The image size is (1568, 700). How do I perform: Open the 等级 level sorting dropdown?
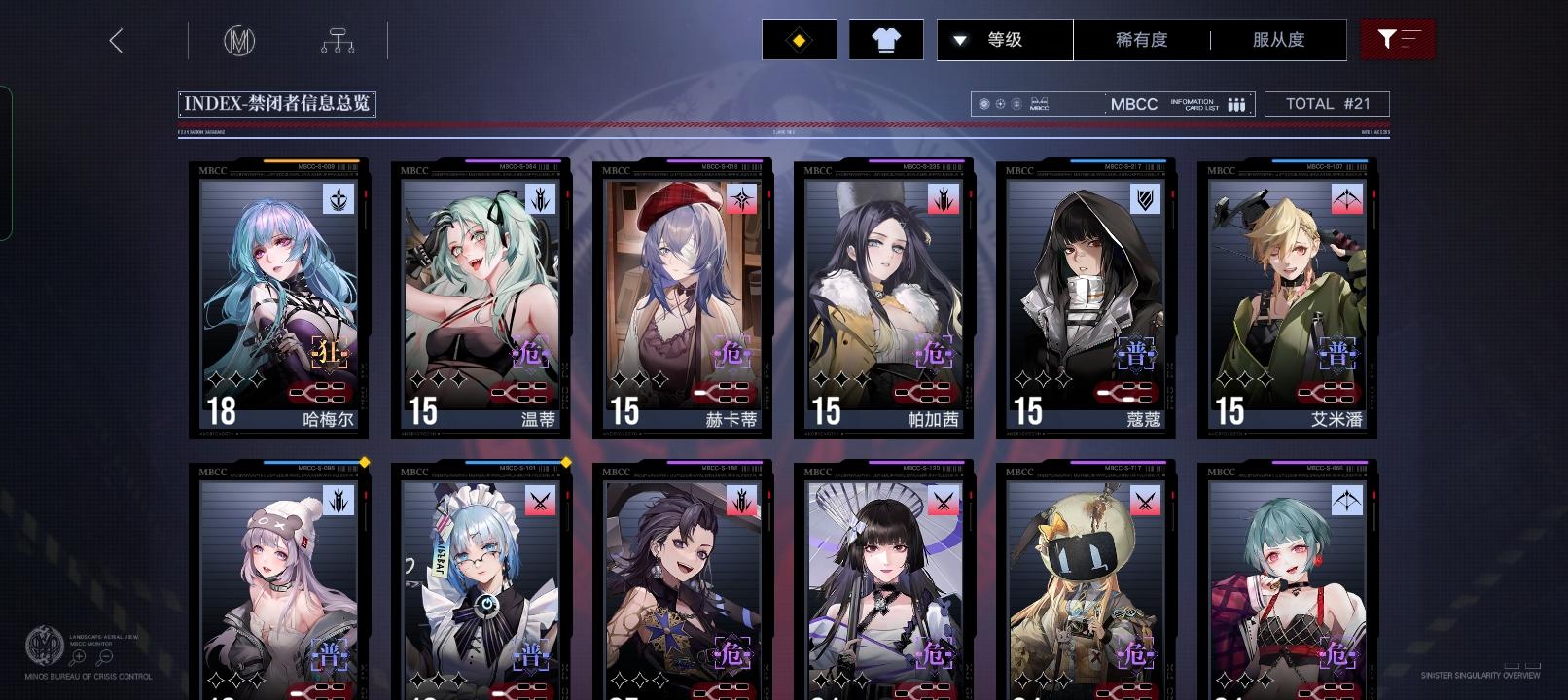(x=1004, y=40)
